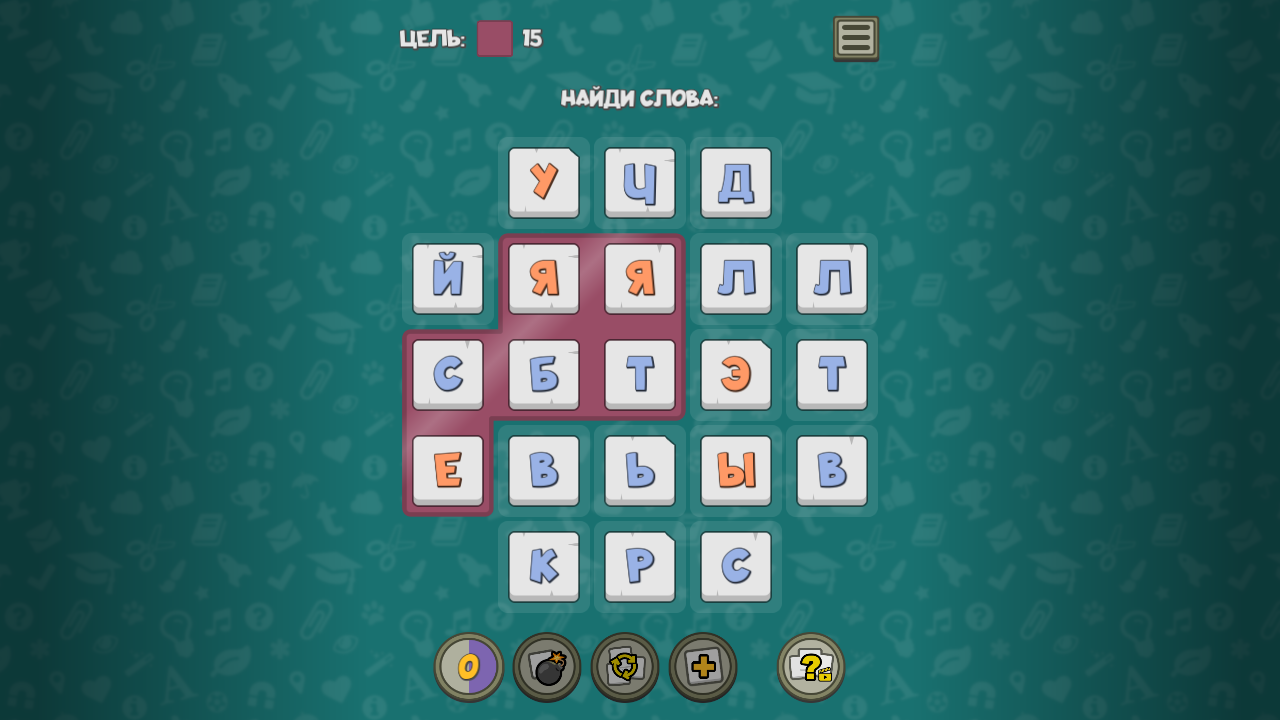
Task: Select the Б tile inside the highlighted area
Action: pyautogui.click(x=544, y=374)
